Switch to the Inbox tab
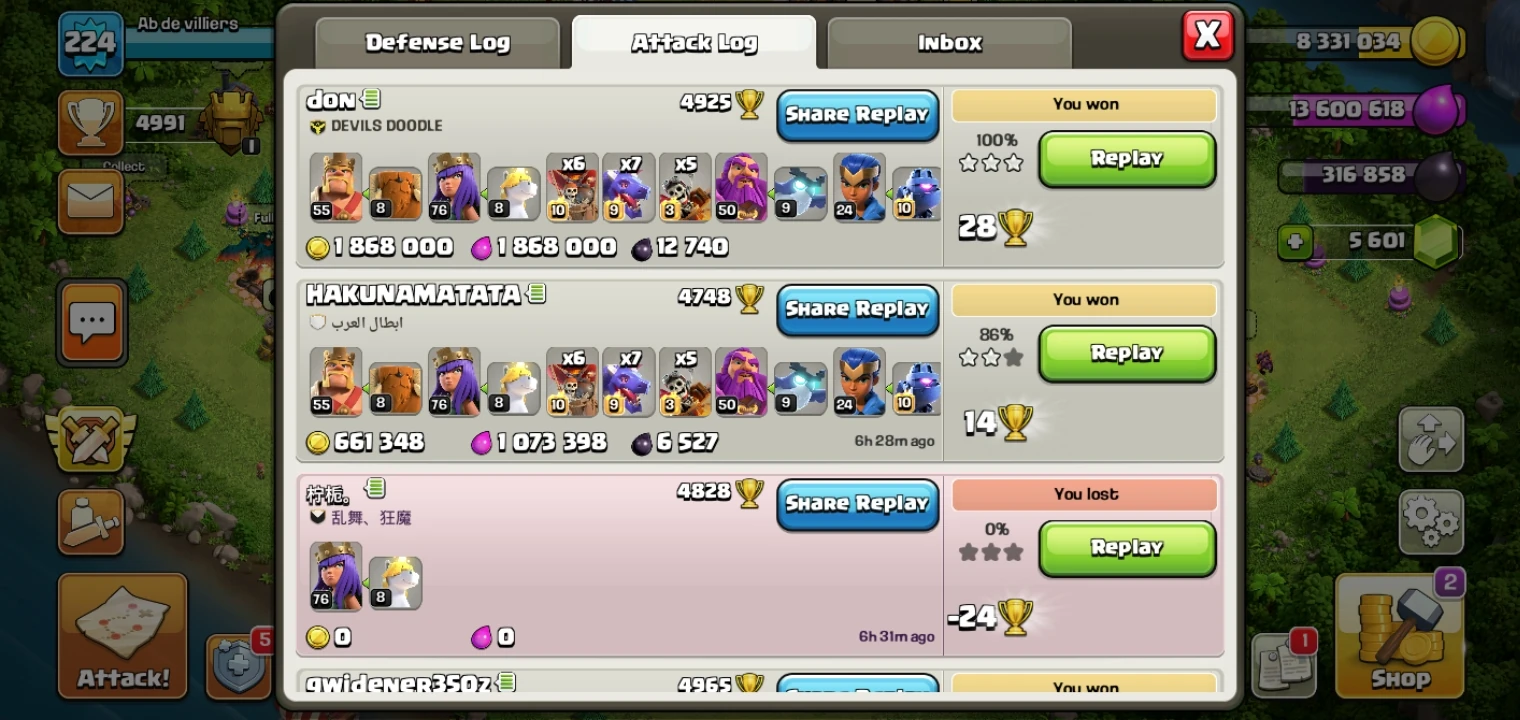The width and height of the screenshot is (1520, 720). (x=947, y=42)
